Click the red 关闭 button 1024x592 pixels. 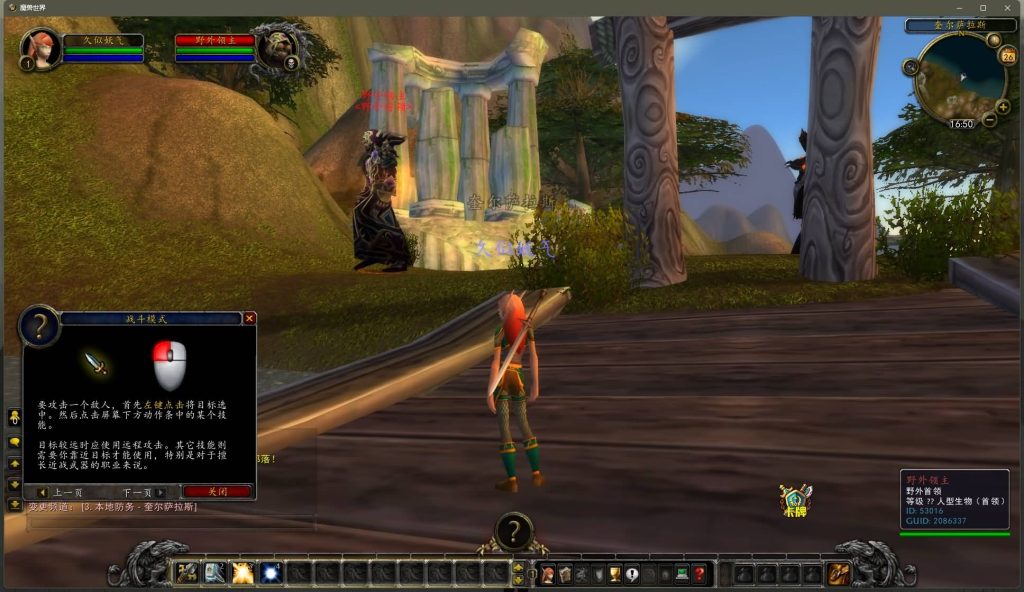pyautogui.click(x=217, y=492)
